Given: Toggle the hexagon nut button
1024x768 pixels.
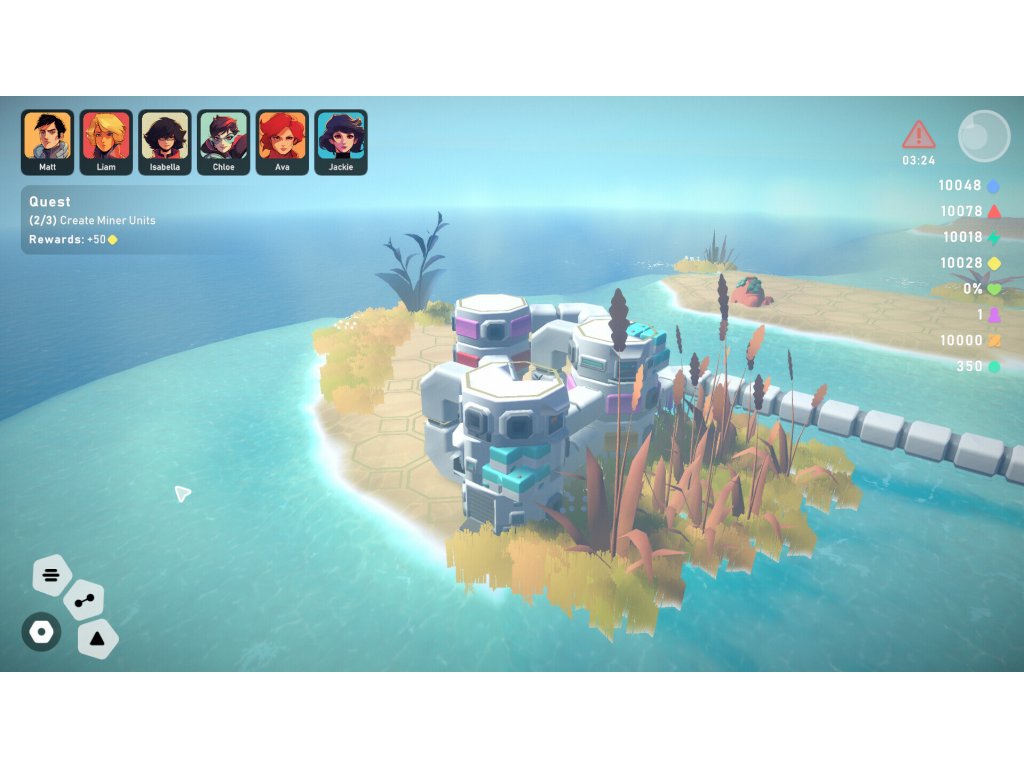Looking at the screenshot, I should pyautogui.click(x=41, y=632).
